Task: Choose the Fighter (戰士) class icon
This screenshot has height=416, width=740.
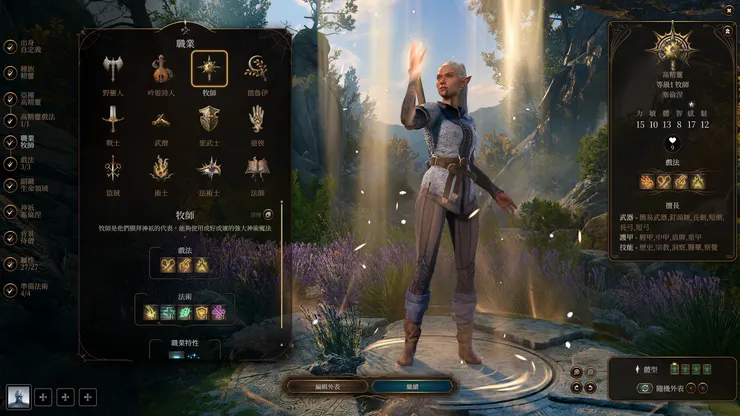Action: [x=112, y=118]
